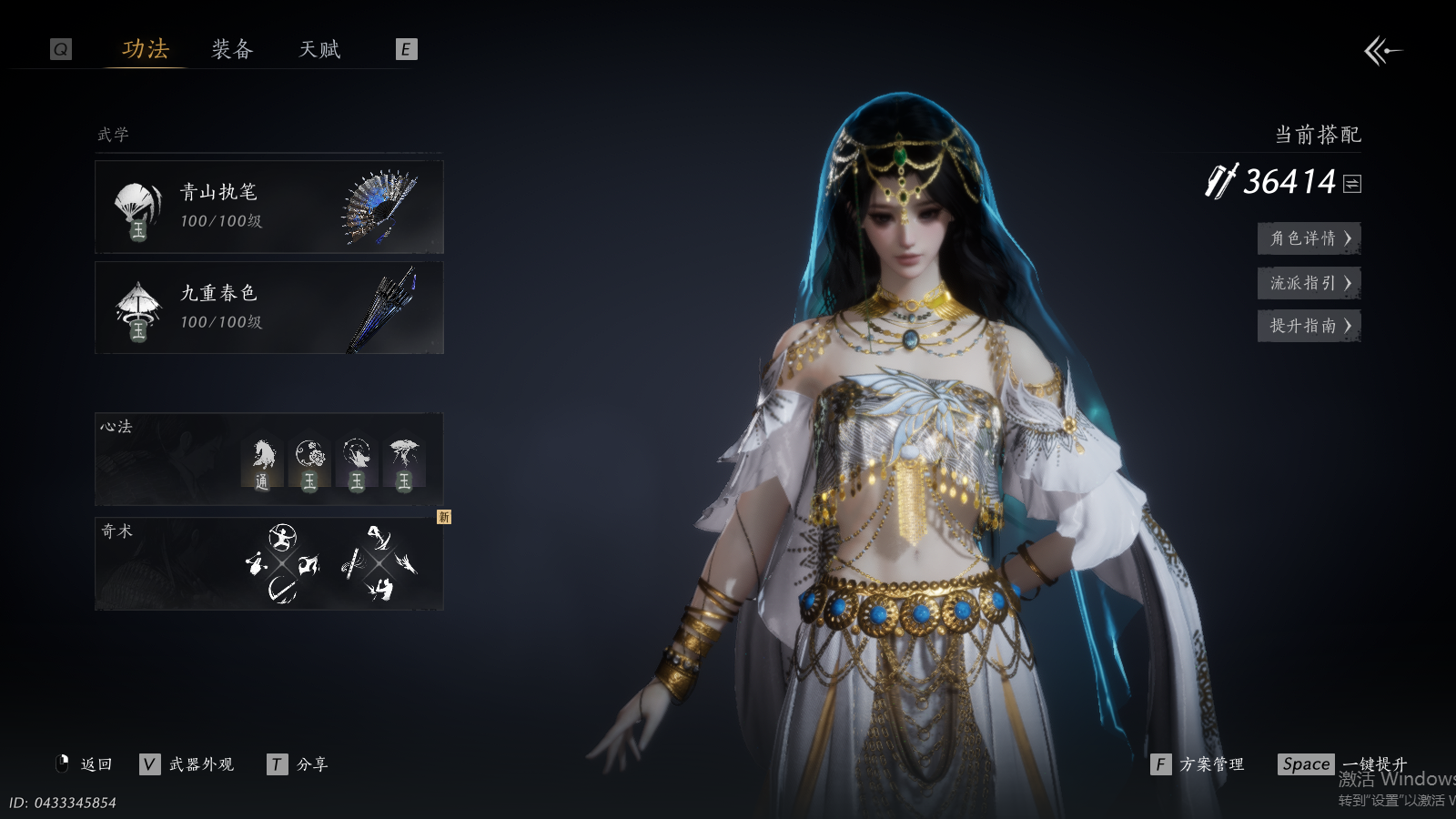This screenshot has height=819, width=1456.
Task: Open the 奇术 skills panel
Action: (x=269, y=563)
